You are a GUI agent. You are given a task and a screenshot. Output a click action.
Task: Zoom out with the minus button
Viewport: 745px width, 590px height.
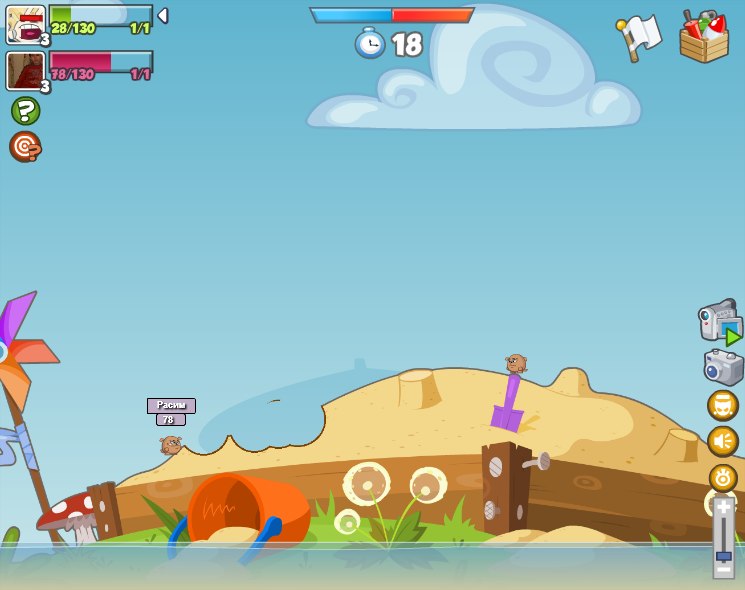723,570
